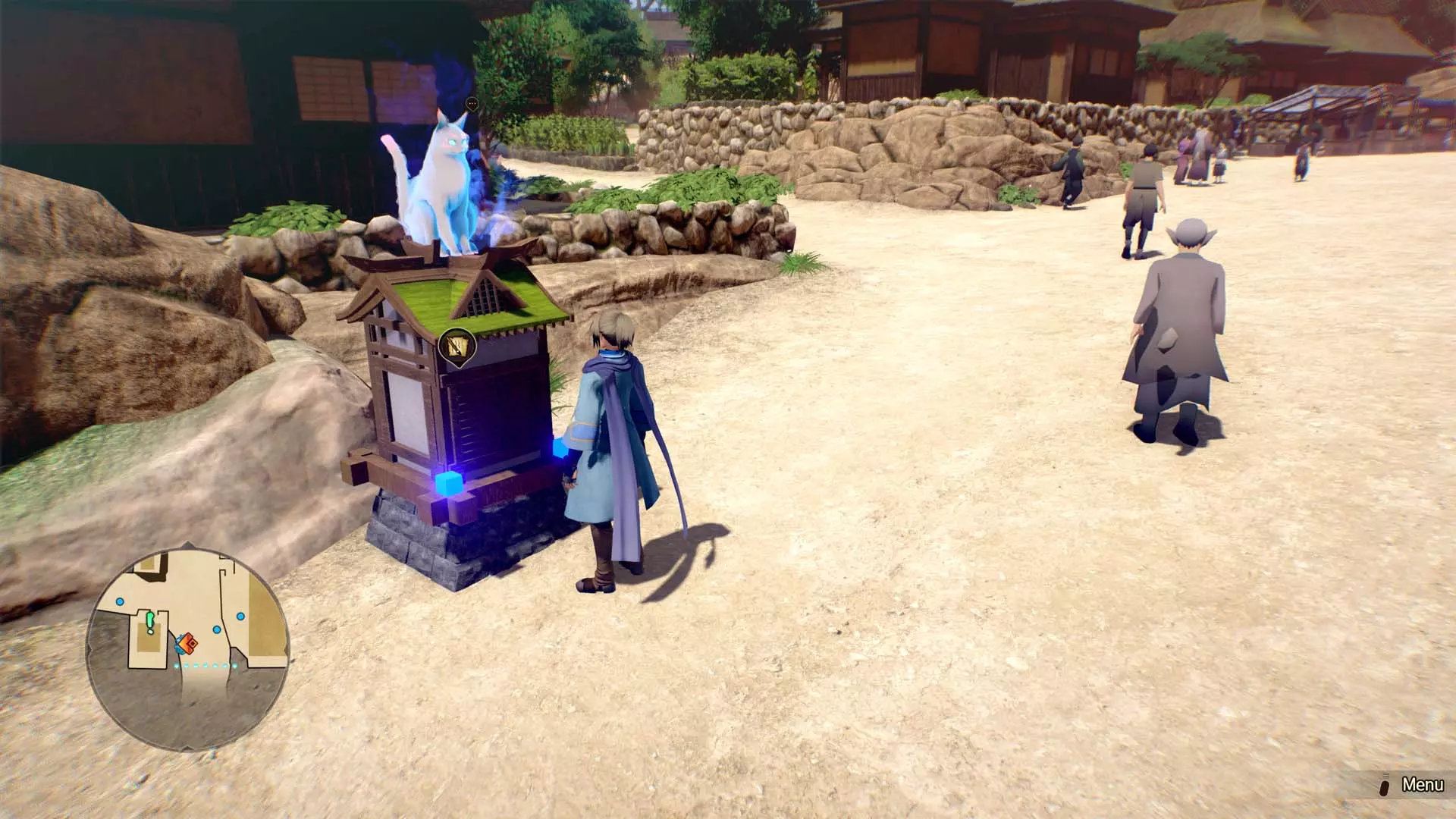Click the green exclamation quest marker on minimap

(x=149, y=620)
